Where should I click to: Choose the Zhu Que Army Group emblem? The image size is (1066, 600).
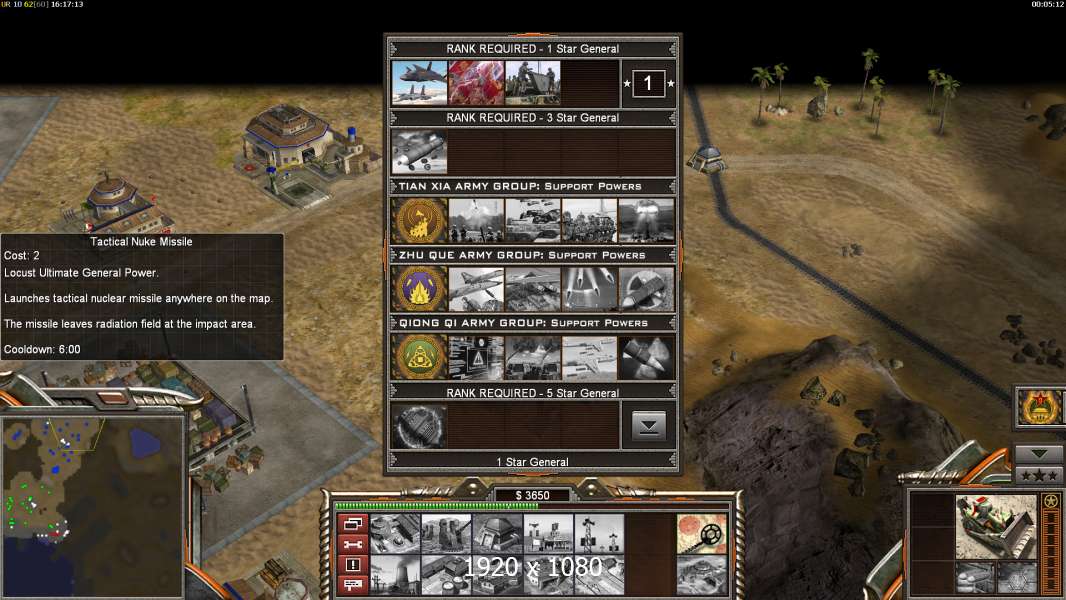point(419,289)
